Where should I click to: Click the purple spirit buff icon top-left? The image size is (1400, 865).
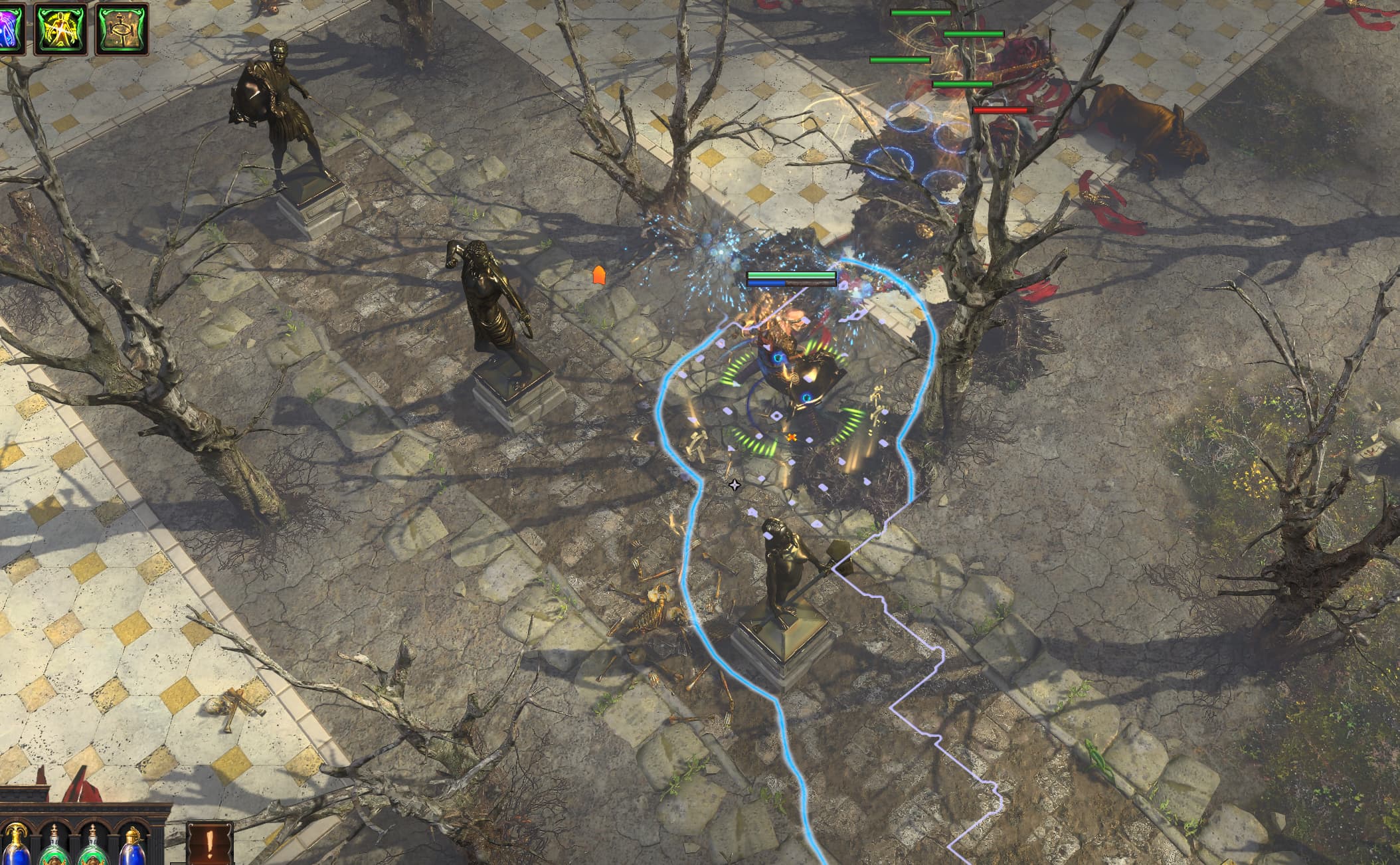[x=12, y=27]
